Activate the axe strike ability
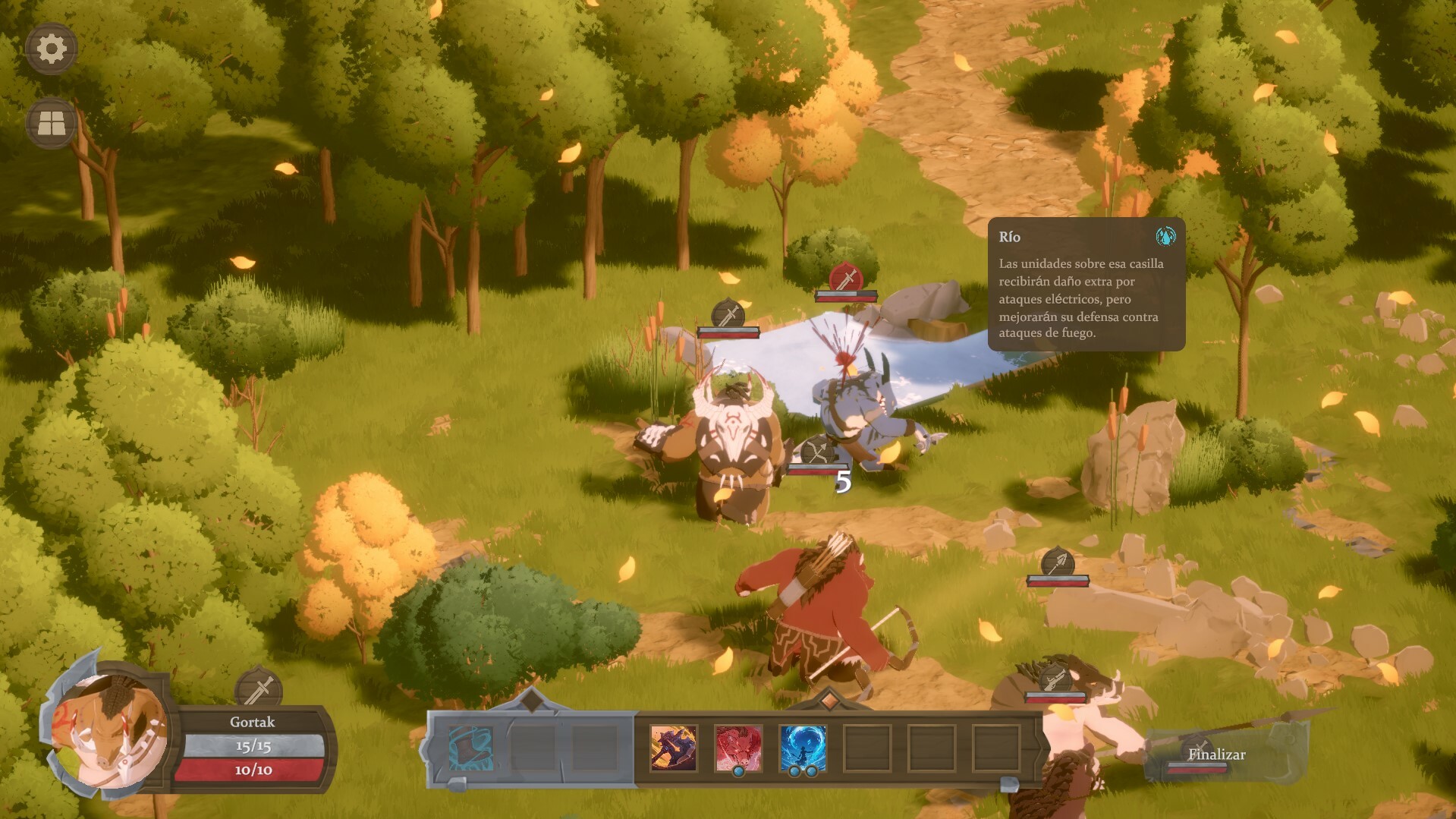Screen dimensions: 1456x819 (x=673, y=748)
